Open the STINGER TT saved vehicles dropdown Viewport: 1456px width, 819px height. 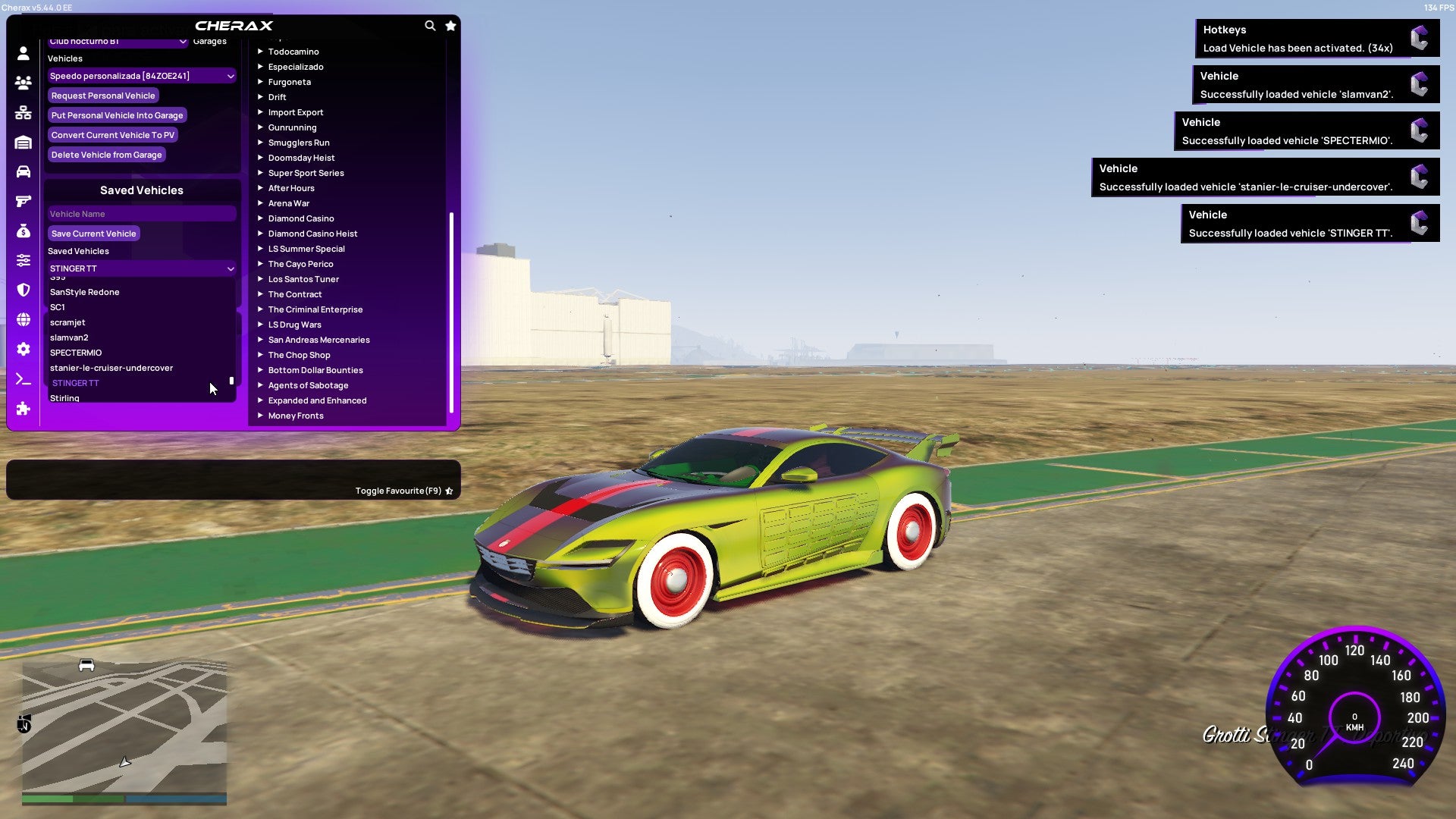pyautogui.click(x=141, y=268)
